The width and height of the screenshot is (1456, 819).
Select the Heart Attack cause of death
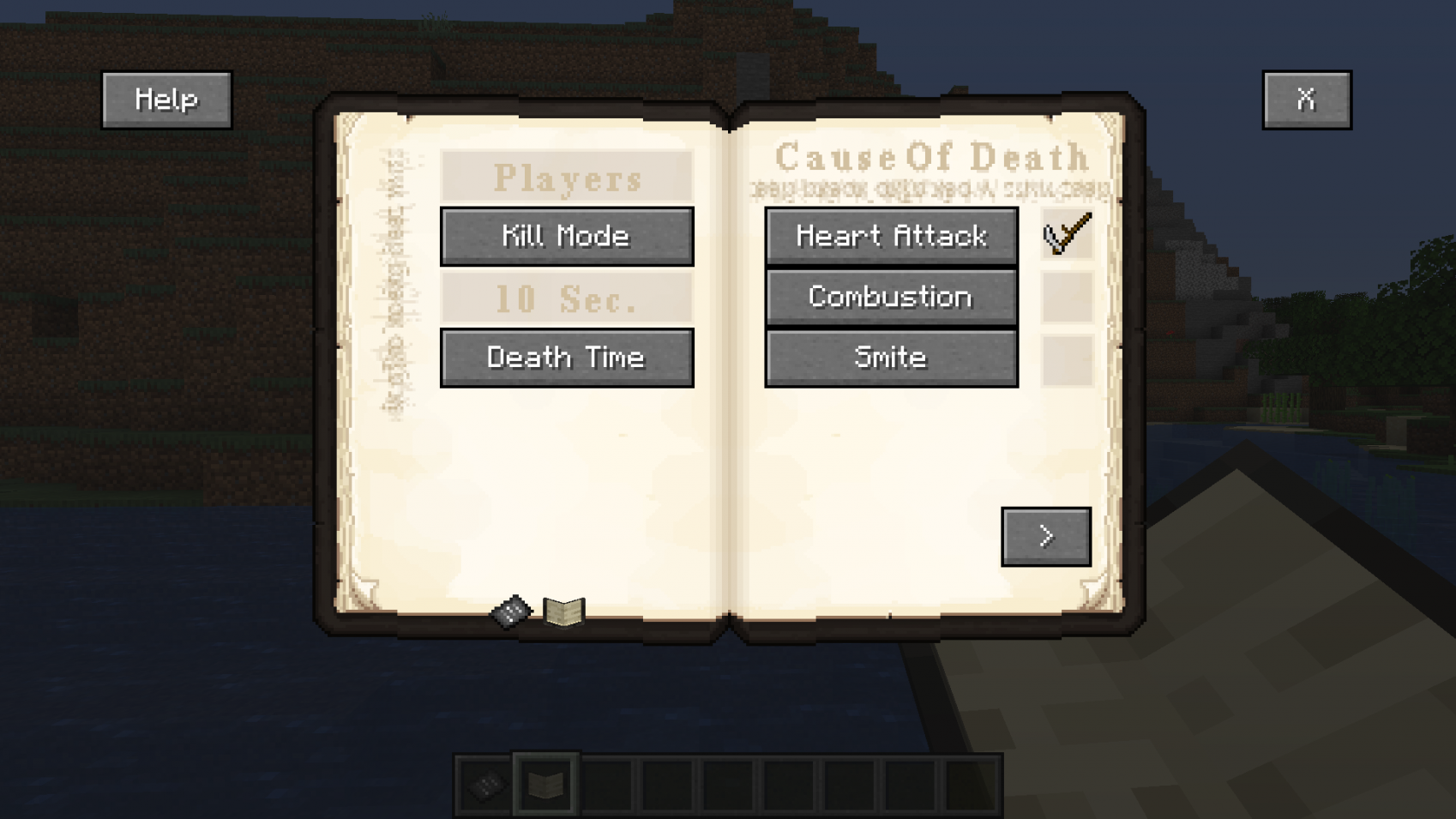[x=890, y=237]
